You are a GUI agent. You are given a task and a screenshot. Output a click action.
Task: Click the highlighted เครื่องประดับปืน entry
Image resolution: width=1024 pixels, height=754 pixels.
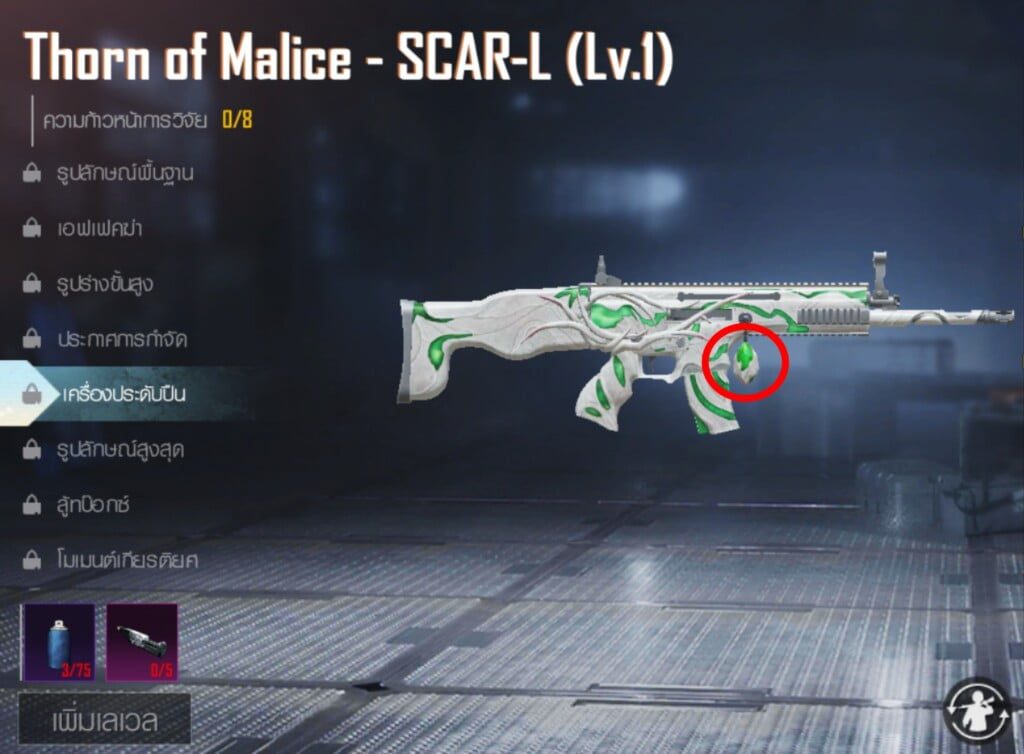(122, 394)
